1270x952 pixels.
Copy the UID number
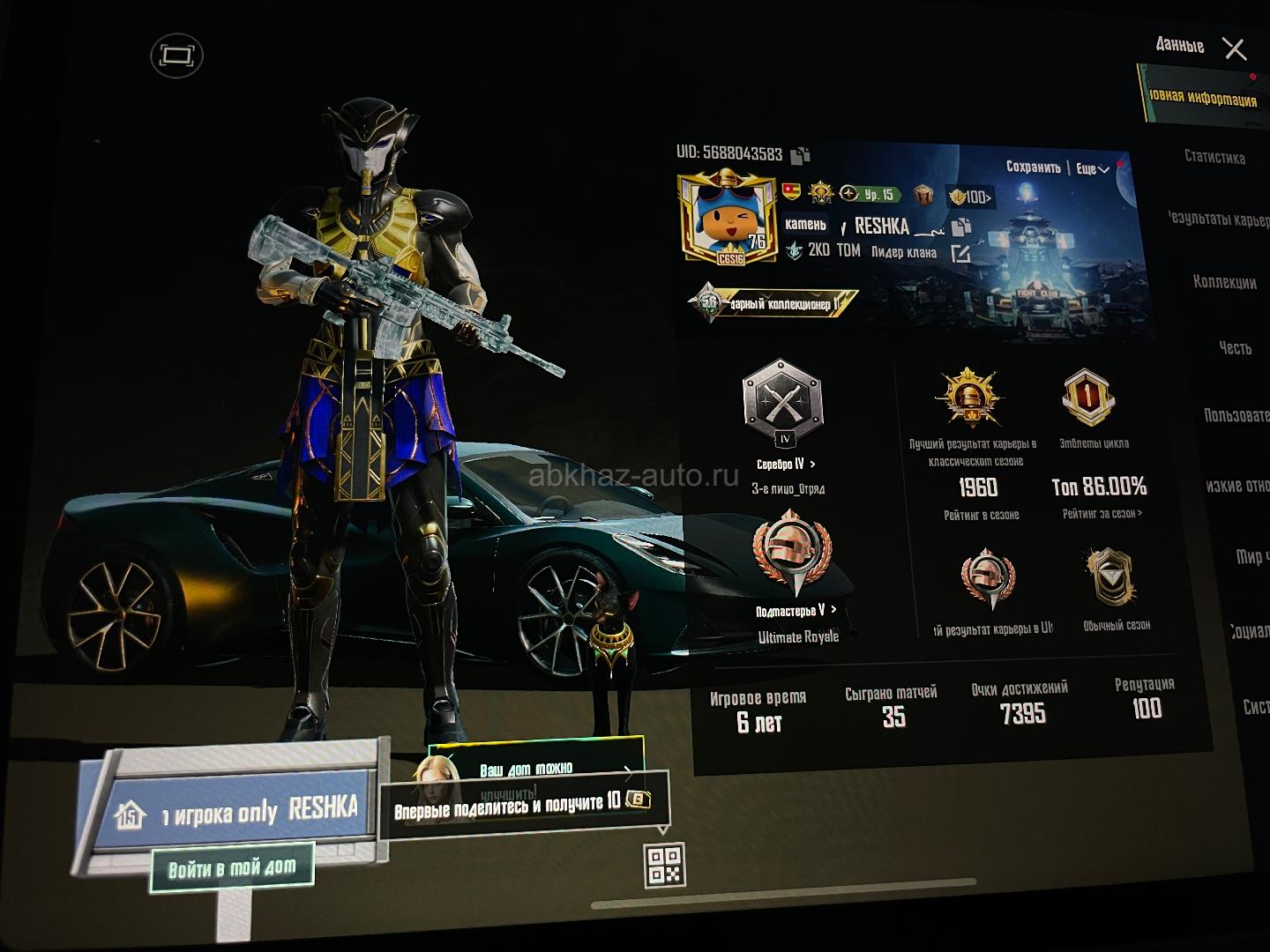pyautogui.click(x=801, y=156)
